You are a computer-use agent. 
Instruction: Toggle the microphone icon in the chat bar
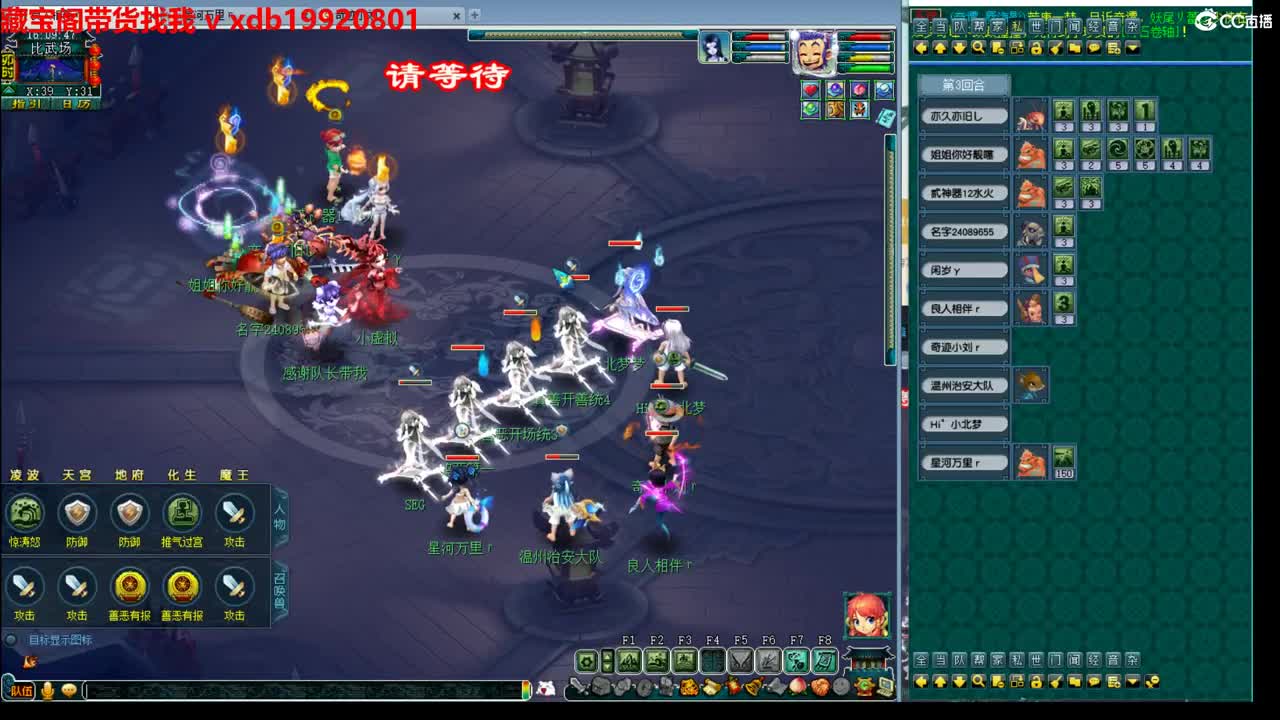[47, 691]
